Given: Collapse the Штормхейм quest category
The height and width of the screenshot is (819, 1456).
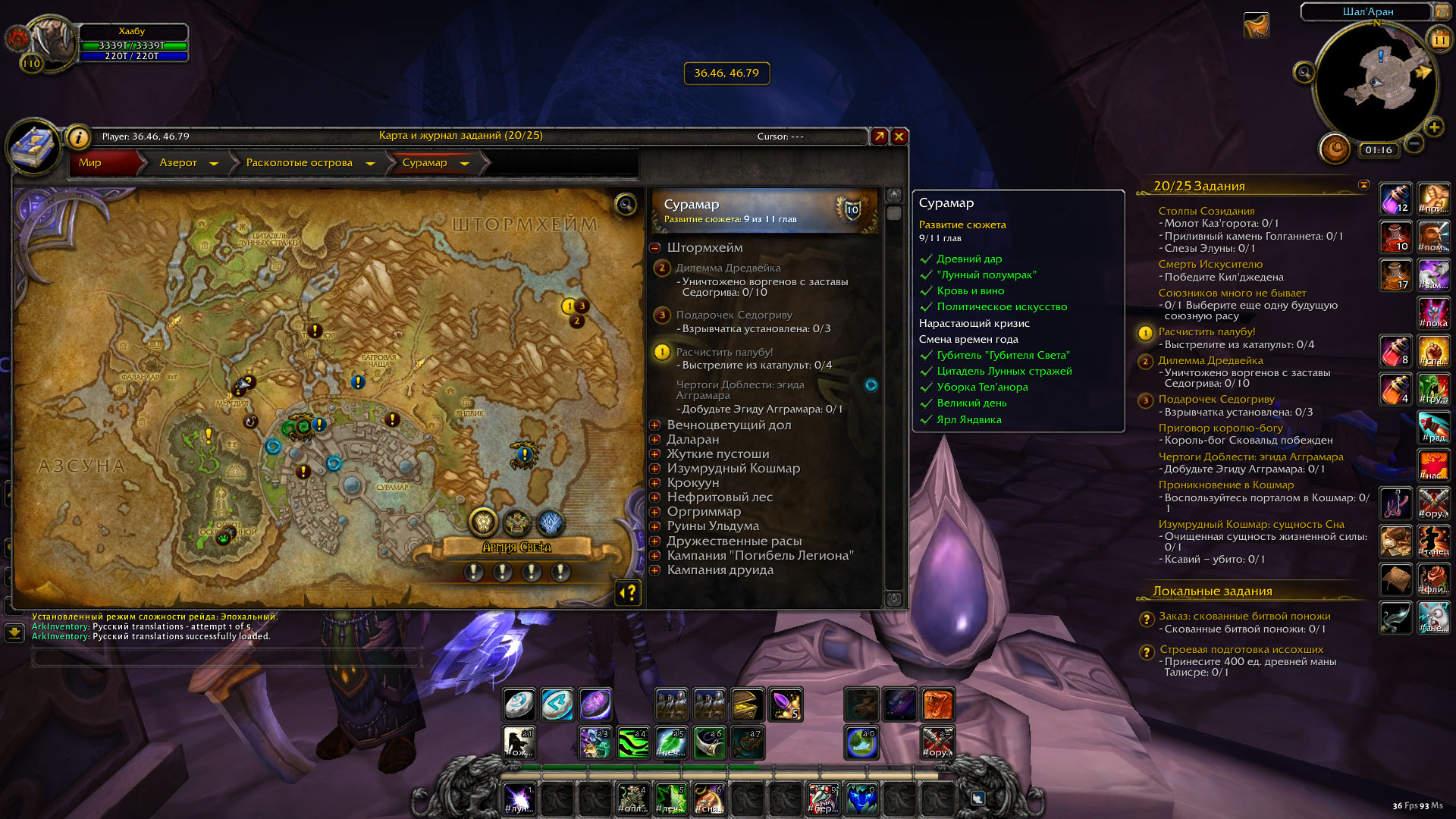Looking at the screenshot, I should click(655, 248).
